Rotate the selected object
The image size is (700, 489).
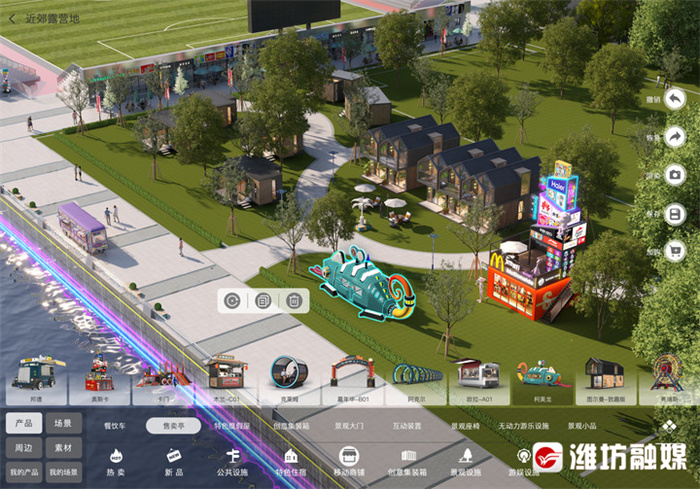click(x=232, y=300)
